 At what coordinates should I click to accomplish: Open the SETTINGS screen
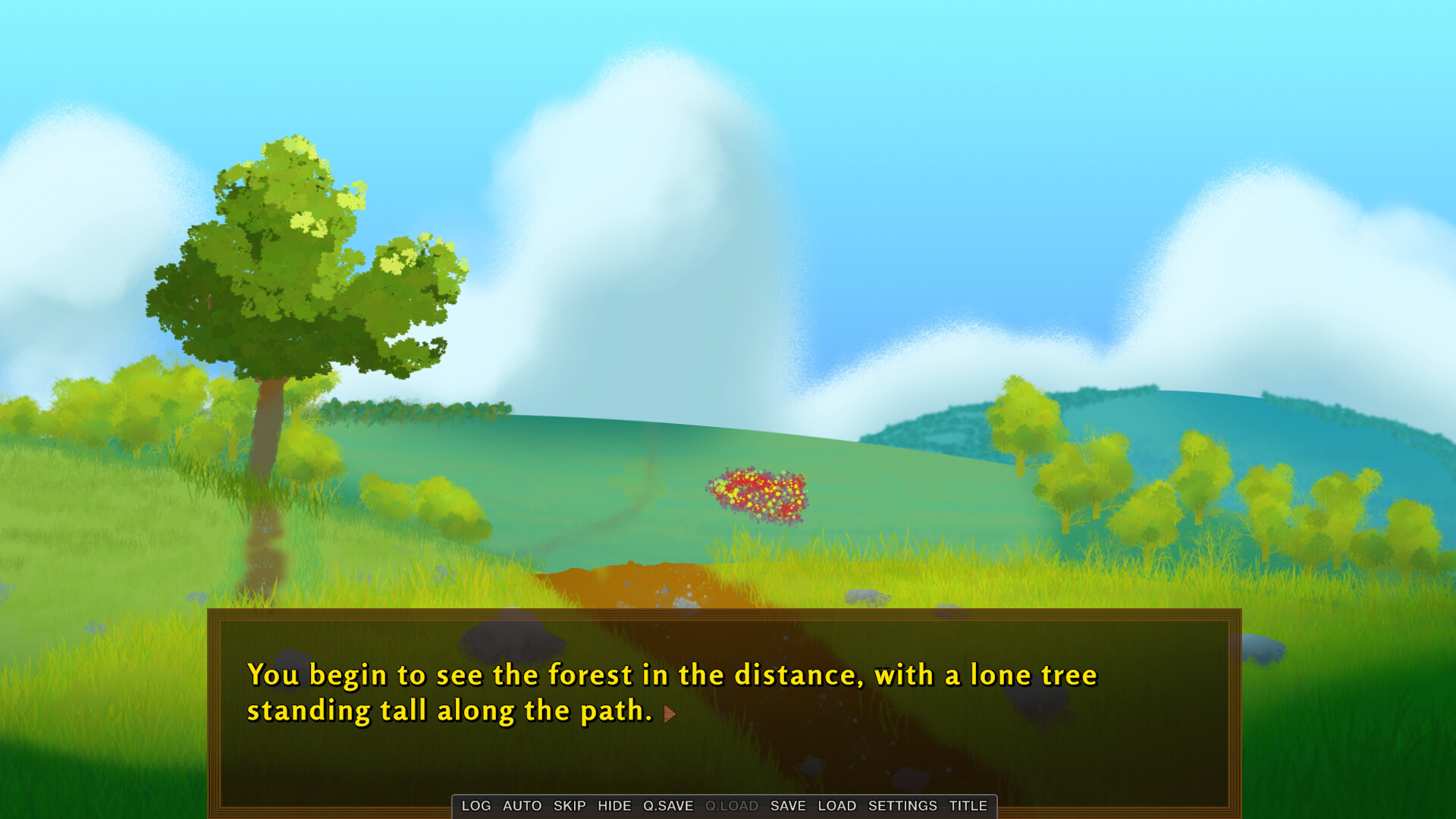click(902, 806)
